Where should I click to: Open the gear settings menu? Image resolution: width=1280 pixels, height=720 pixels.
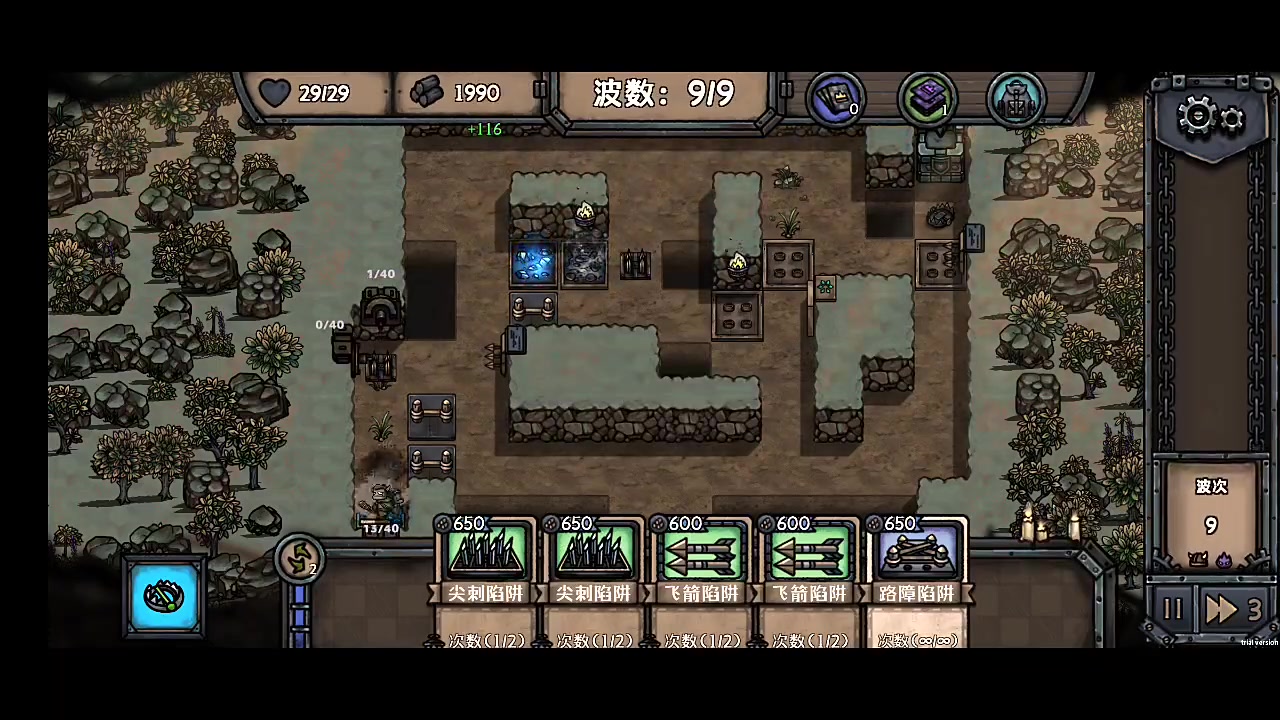[1211, 118]
